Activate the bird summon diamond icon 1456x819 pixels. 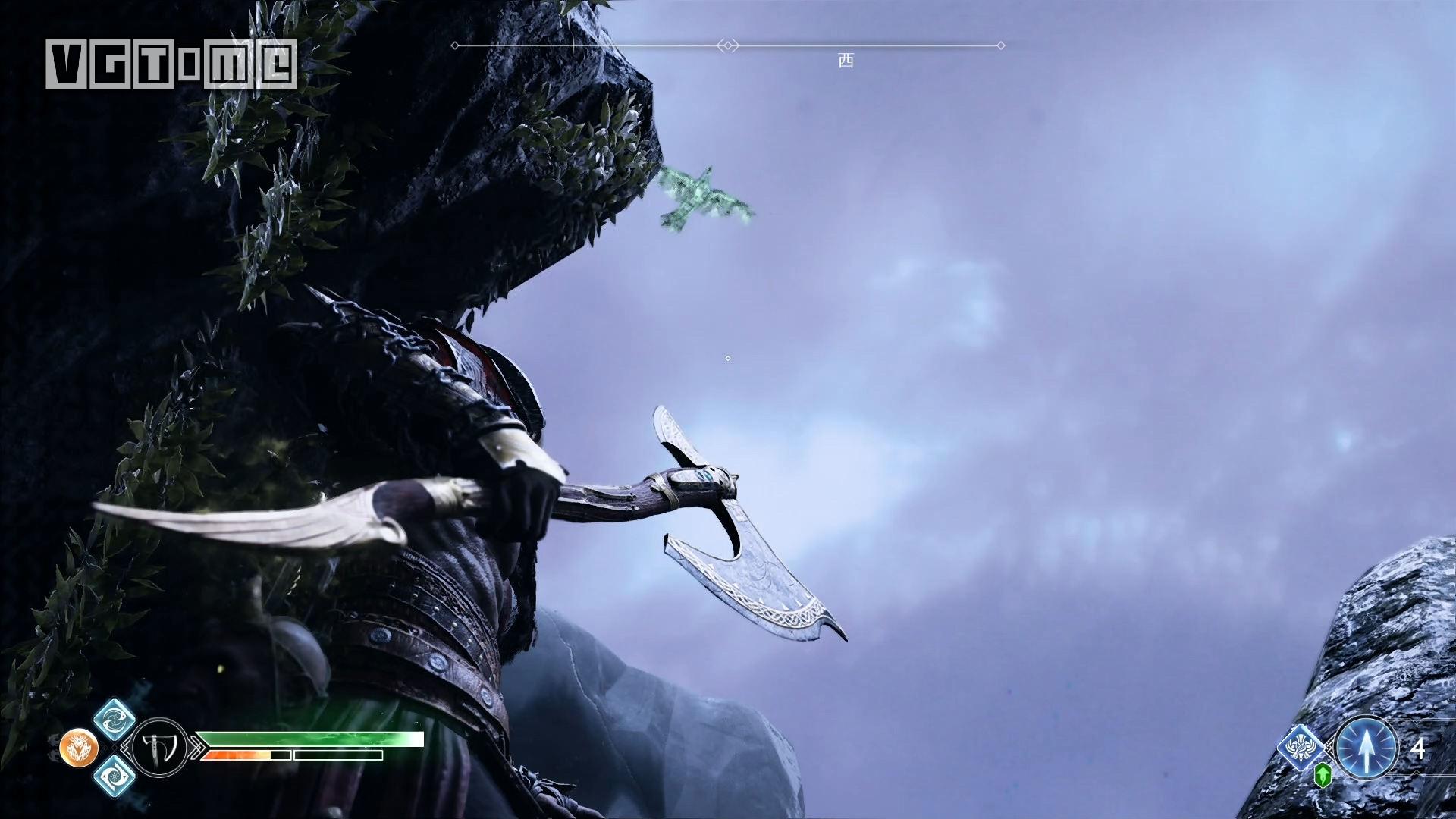click(x=1303, y=748)
